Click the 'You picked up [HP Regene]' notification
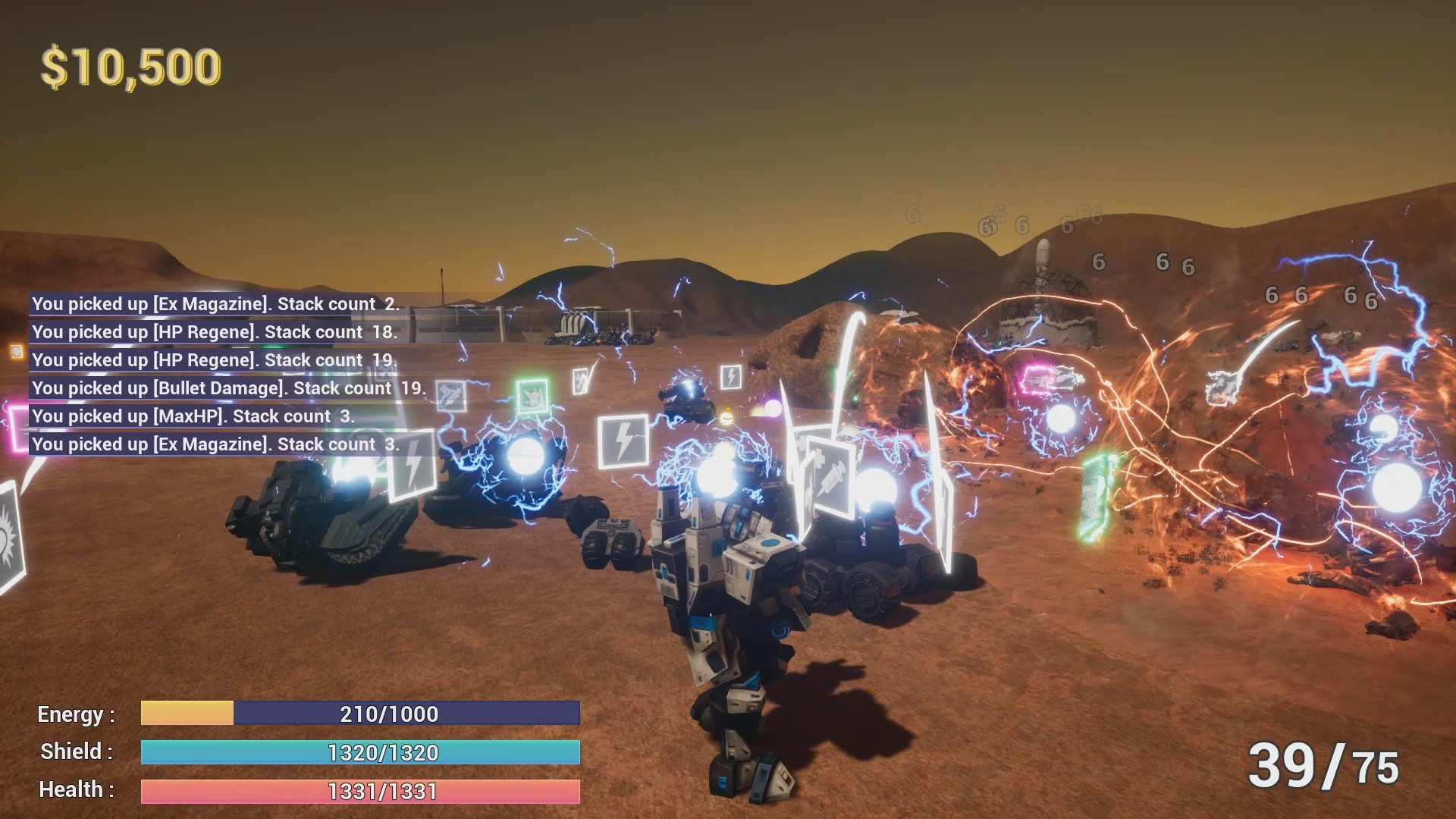Image resolution: width=1456 pixels, height=819 pixels. coord(215,331)
